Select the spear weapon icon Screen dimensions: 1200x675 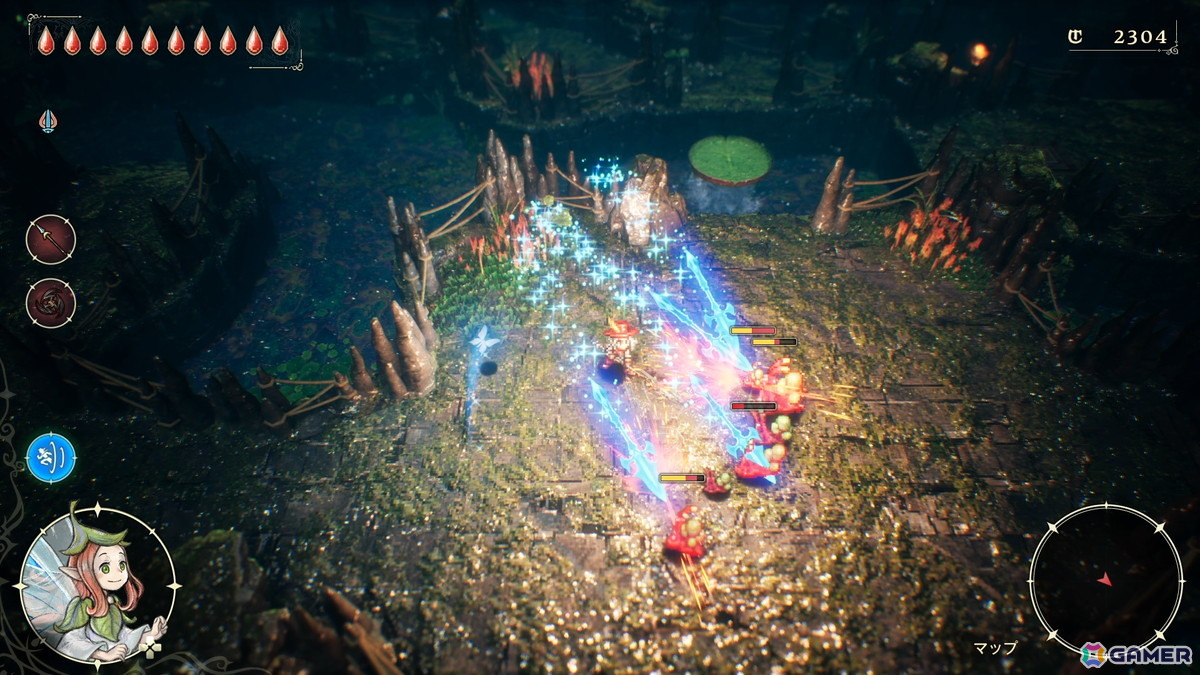[50, 240]
